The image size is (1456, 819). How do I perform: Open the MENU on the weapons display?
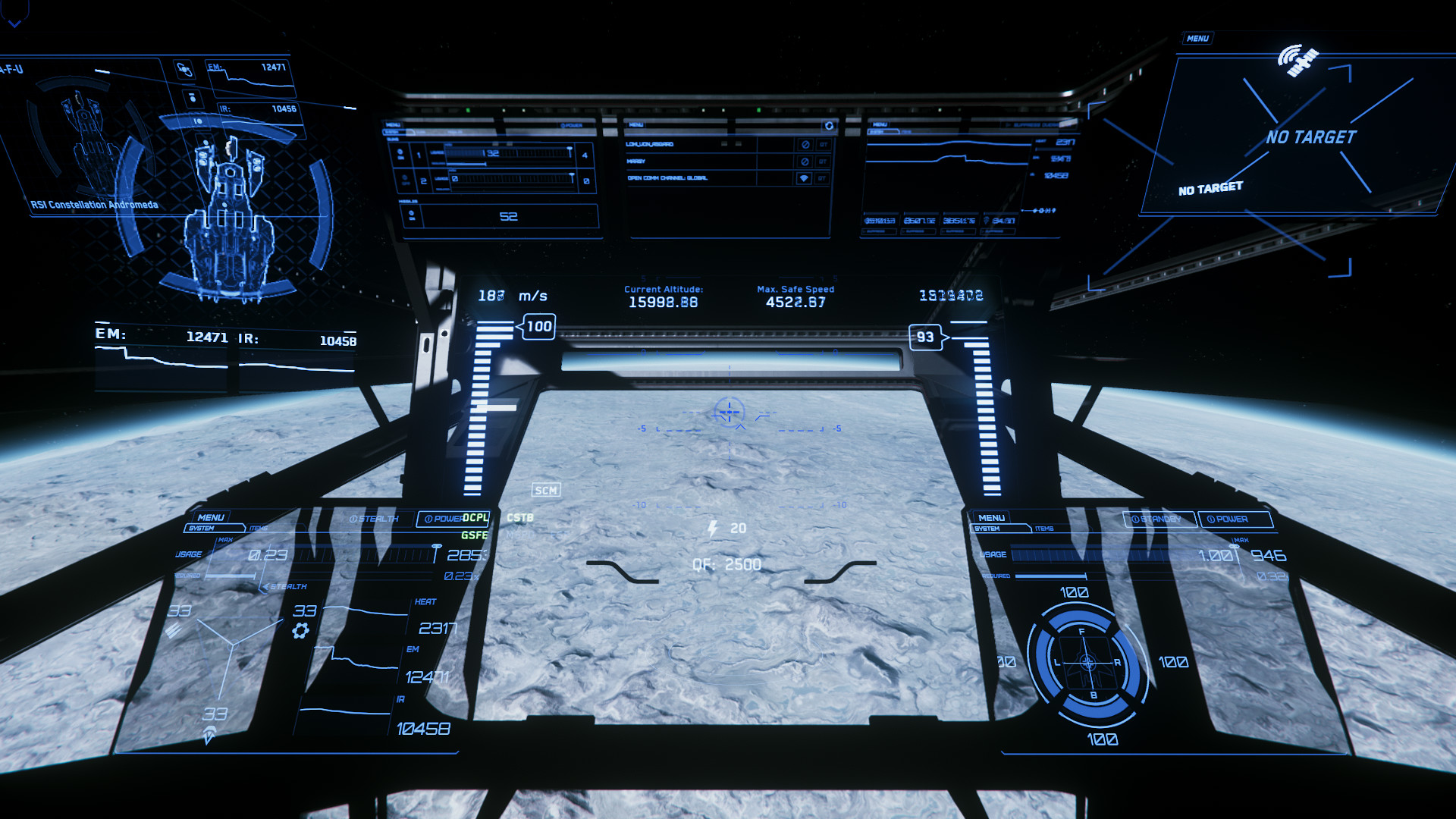pos(393,125)
